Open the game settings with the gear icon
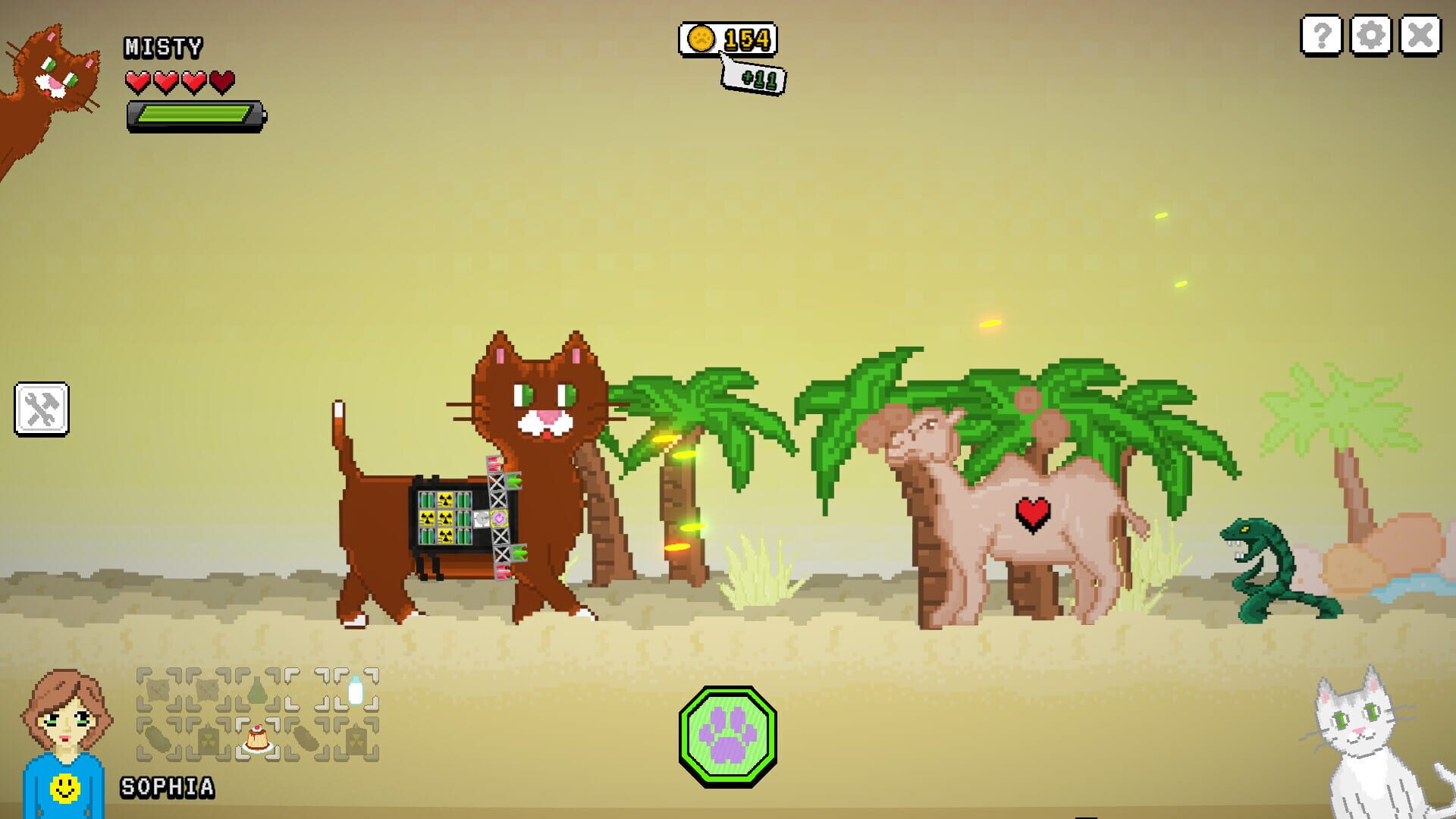The width and height of the screenshot is (1456, 819). tap(1373, 35)
